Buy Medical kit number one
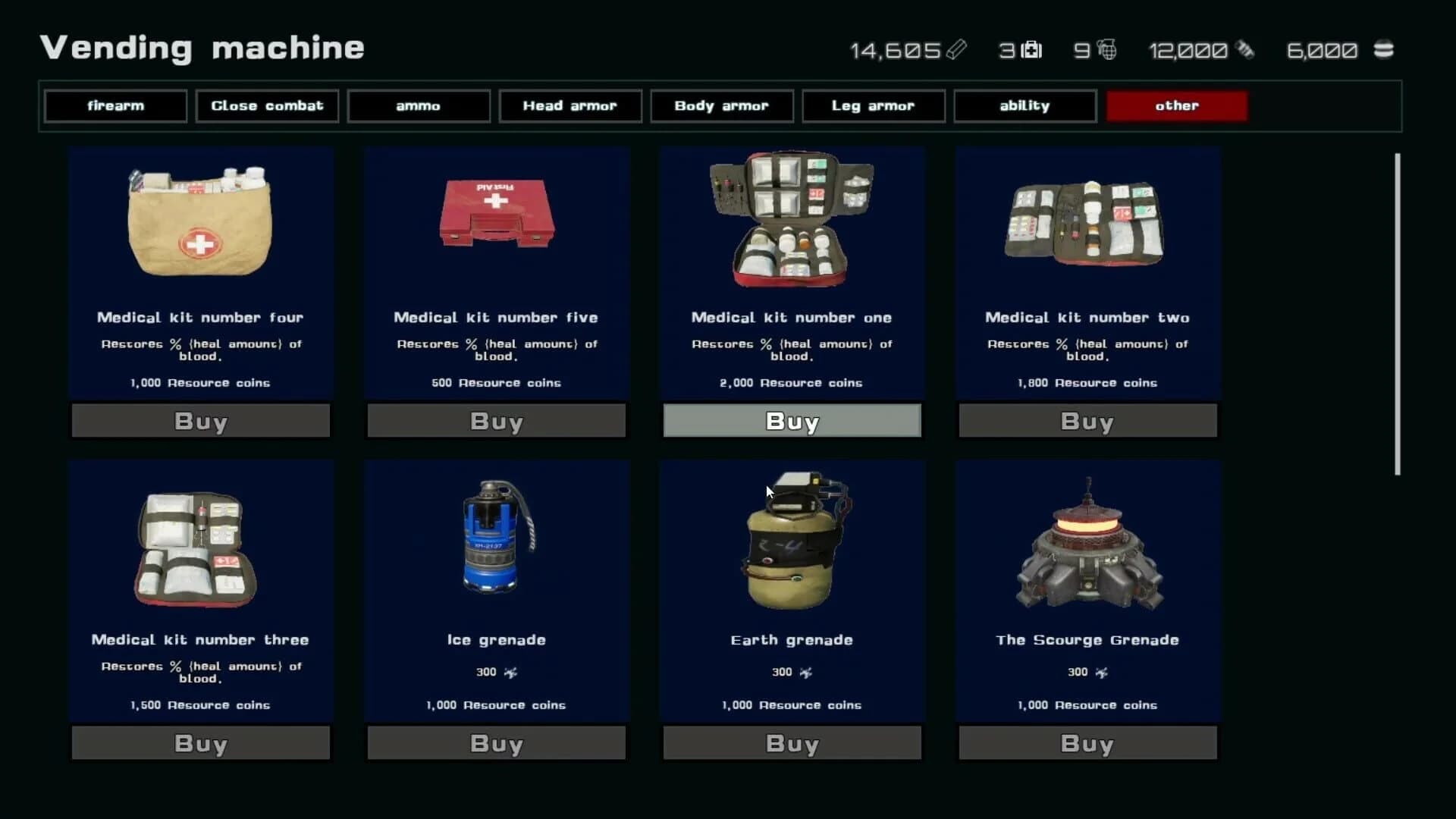Image resolution: width=1456 pixels, height=819 pixels. [791, 421]
